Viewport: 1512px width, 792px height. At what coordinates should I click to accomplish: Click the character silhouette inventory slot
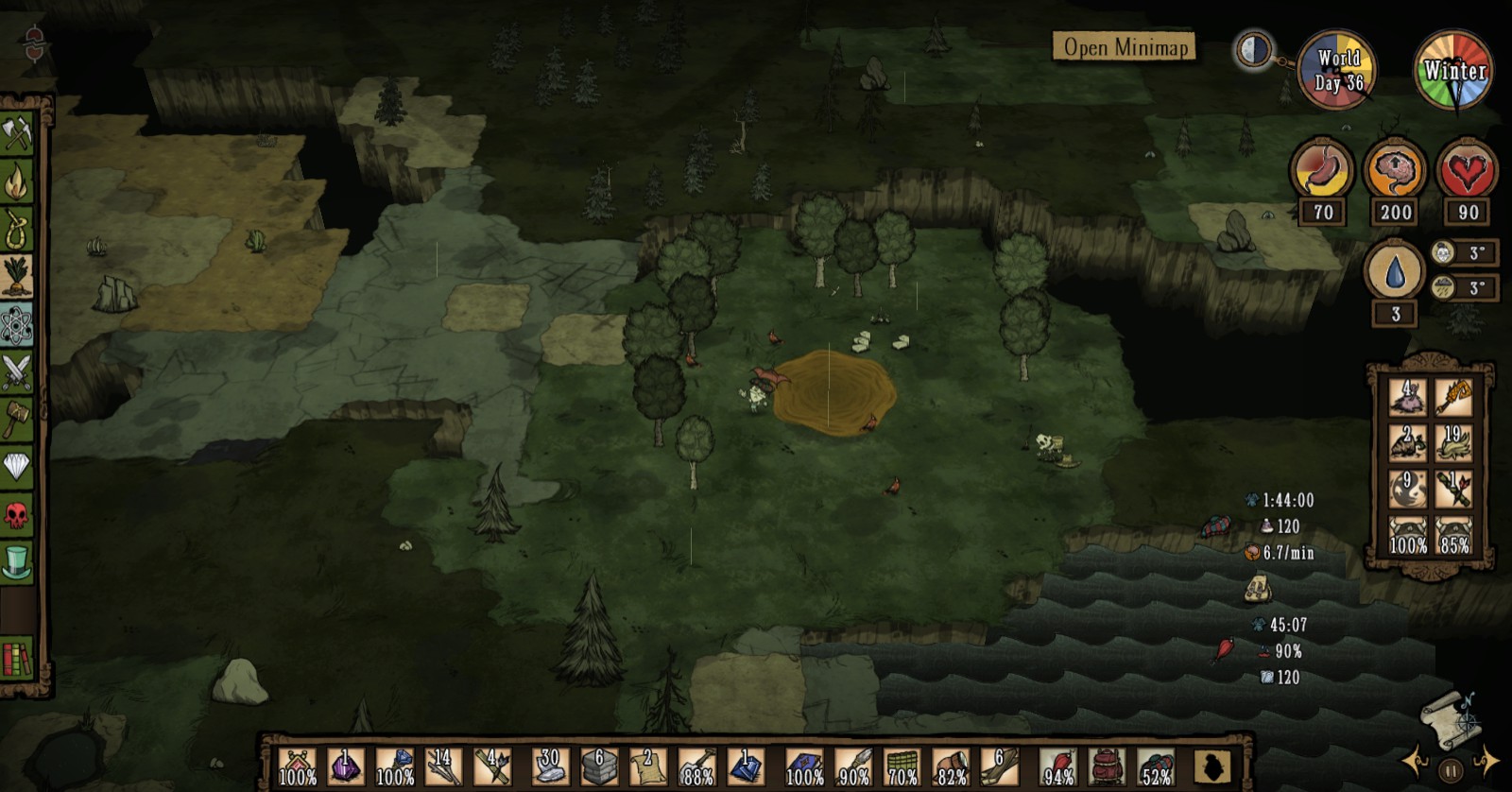(1211, 764)
